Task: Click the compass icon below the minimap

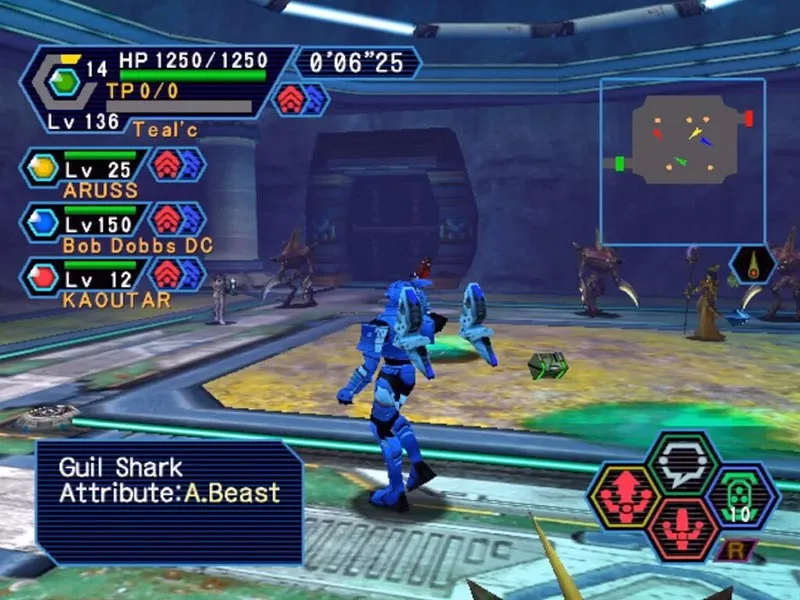Action: click(753, 264)
